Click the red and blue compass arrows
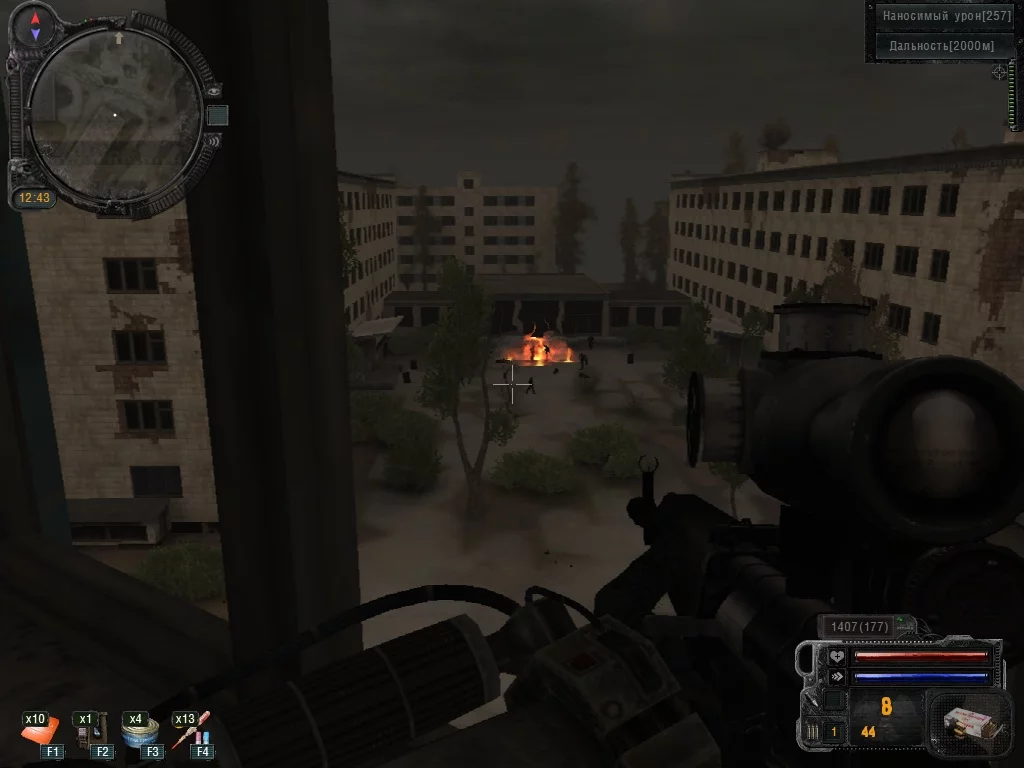 click(36, 26)
